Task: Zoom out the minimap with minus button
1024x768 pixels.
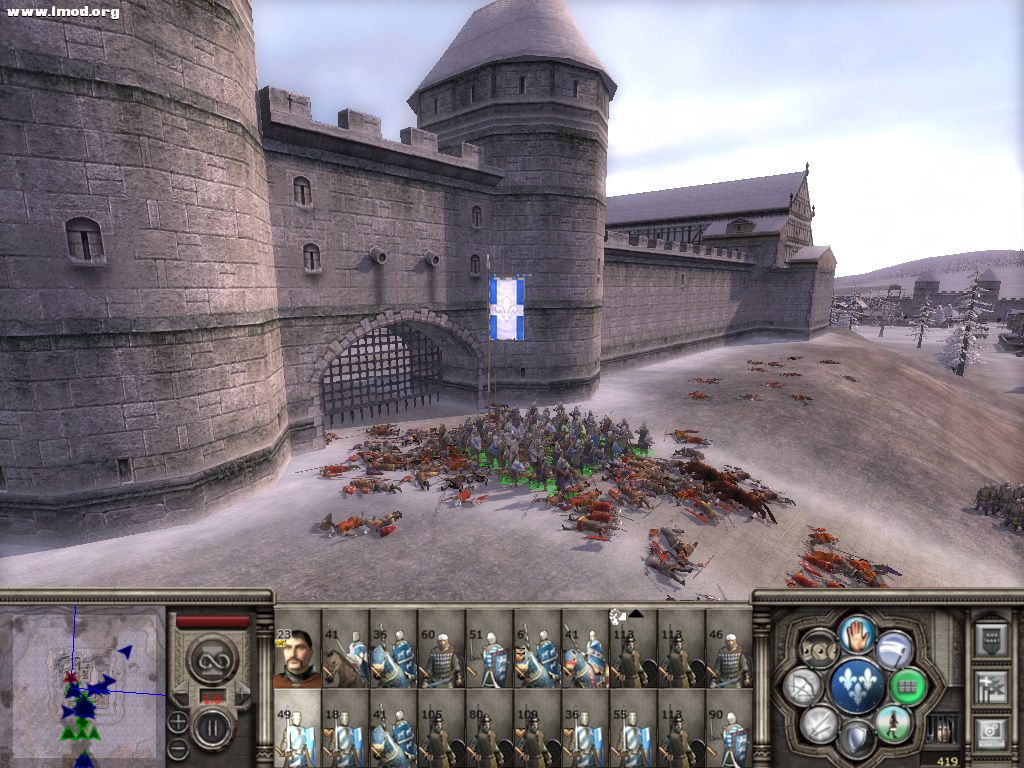Action: [177, 745]
